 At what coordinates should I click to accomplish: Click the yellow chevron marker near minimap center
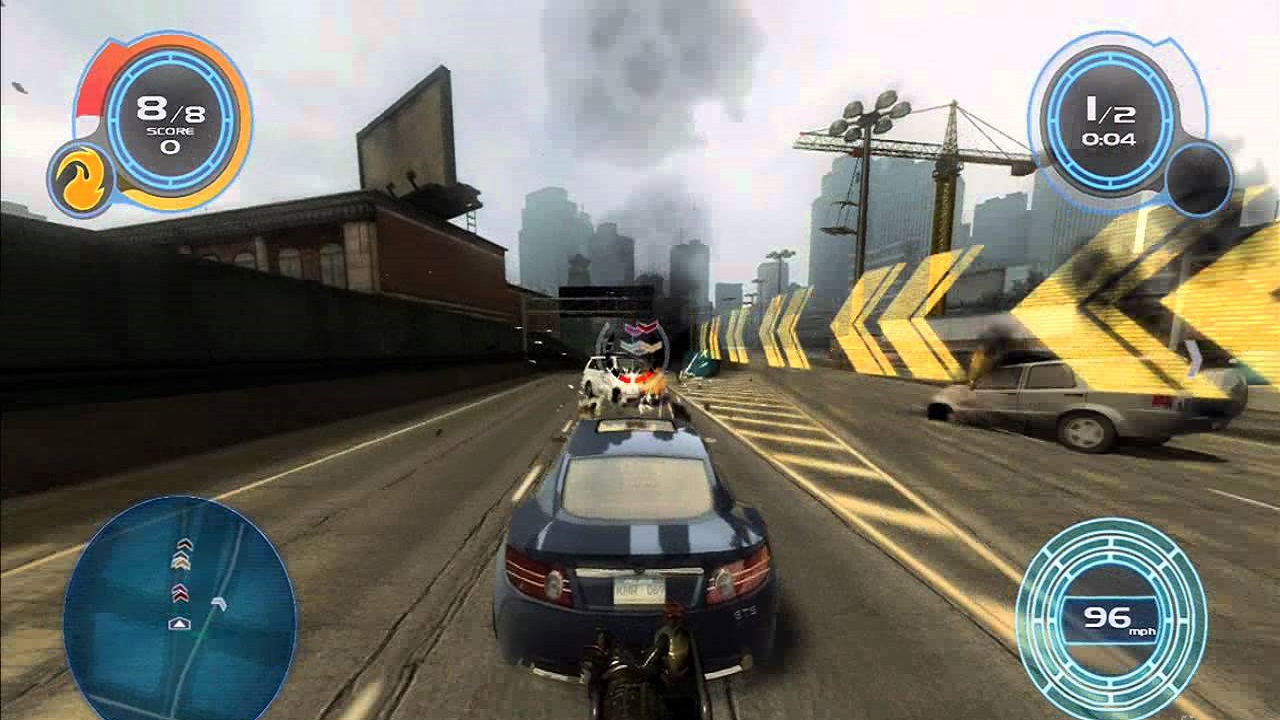(182, 561)
